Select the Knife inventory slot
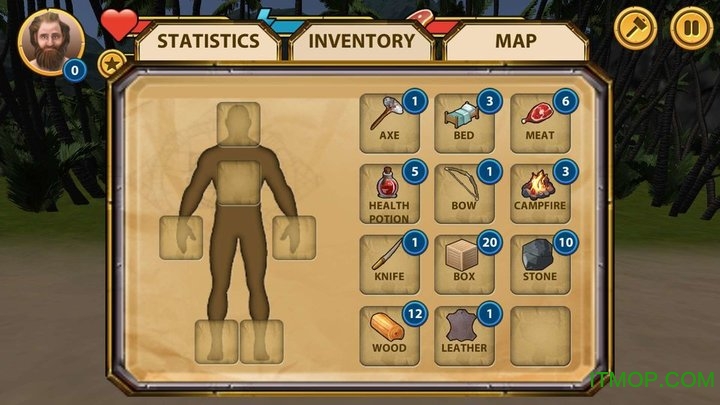 (x=389, y=264)
